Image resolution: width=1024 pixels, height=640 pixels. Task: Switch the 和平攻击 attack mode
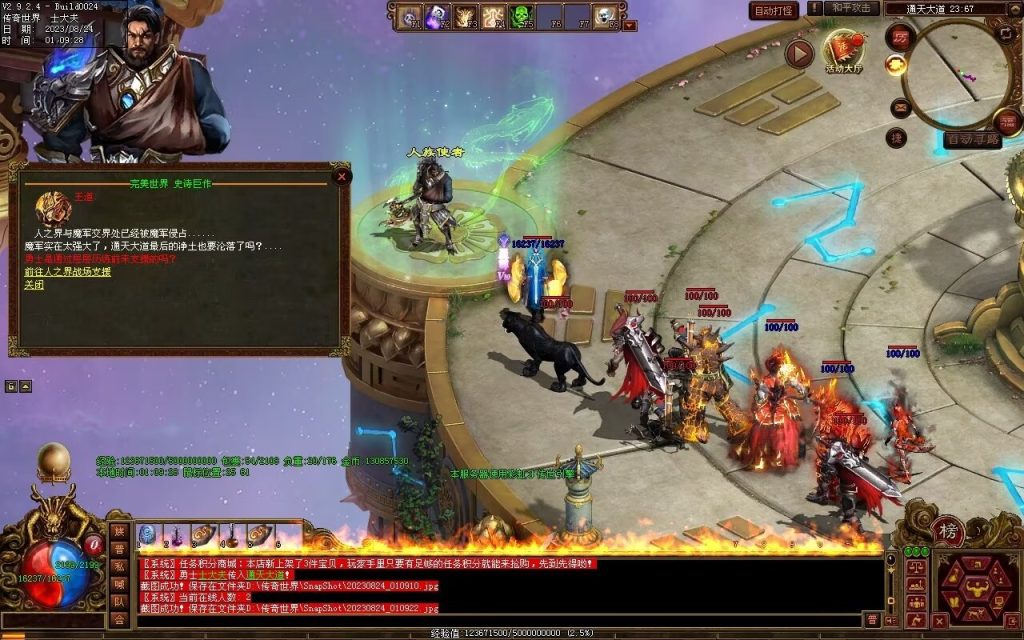click(853, 9)
